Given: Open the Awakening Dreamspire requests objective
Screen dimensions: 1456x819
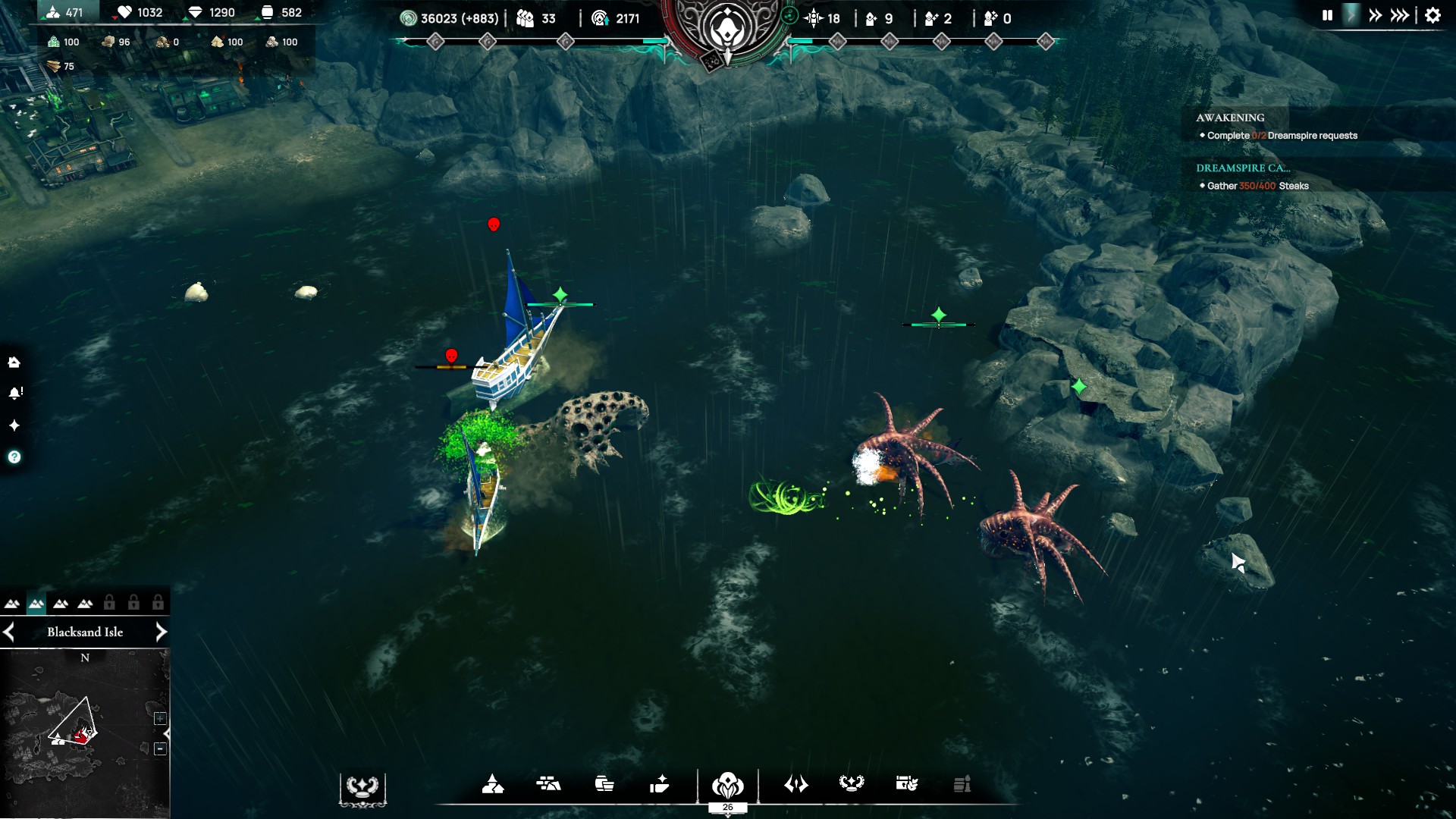Looking at the screenshot, I should pos(1282,136).
